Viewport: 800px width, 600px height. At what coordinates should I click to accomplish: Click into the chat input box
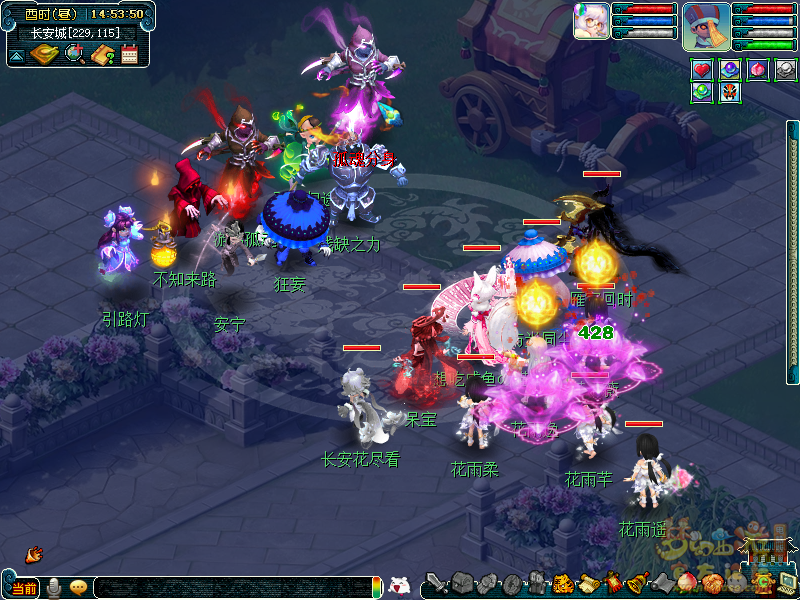click(x=230, y=587)
